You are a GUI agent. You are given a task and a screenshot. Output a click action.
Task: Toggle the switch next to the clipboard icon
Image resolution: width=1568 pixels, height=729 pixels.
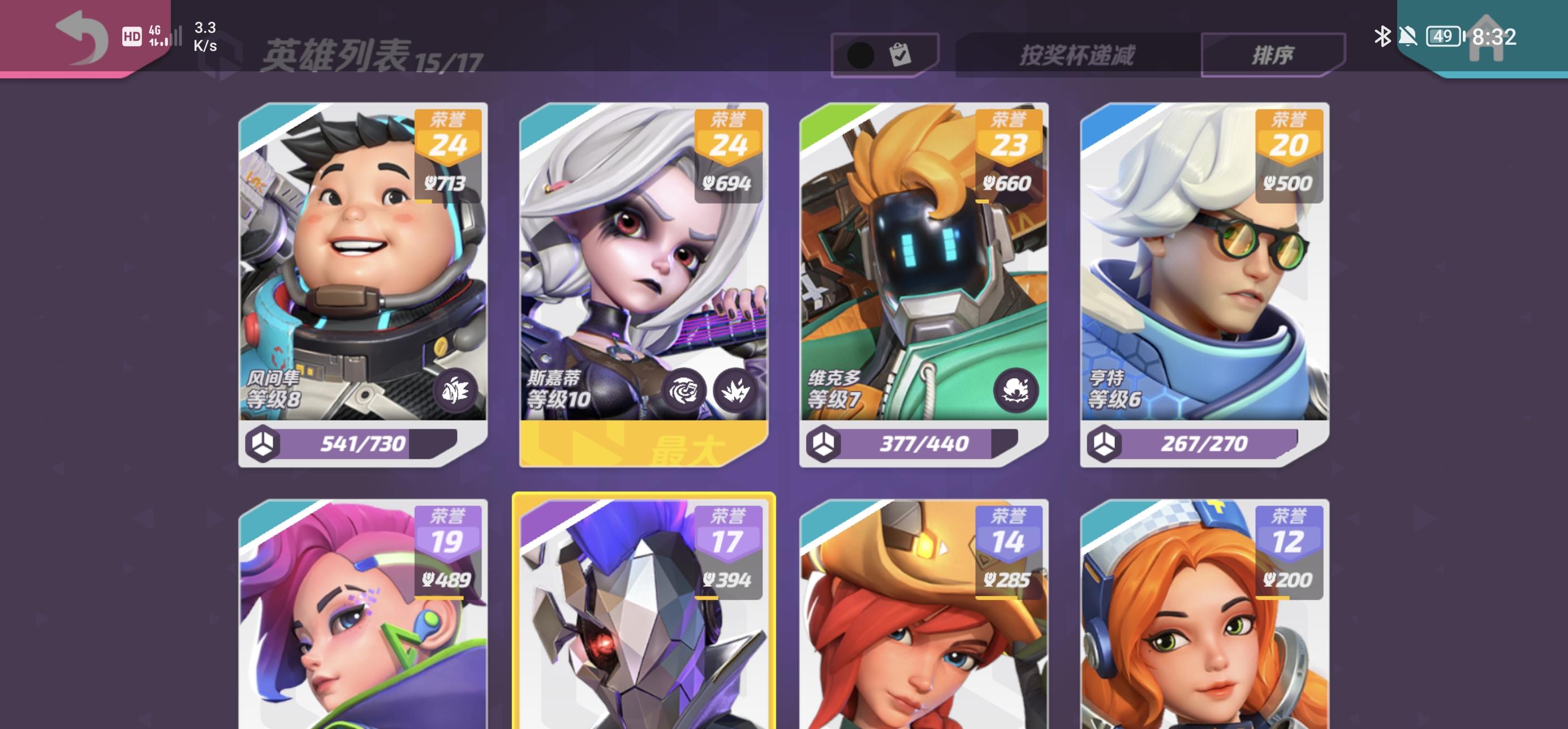[x=861, y=54]
